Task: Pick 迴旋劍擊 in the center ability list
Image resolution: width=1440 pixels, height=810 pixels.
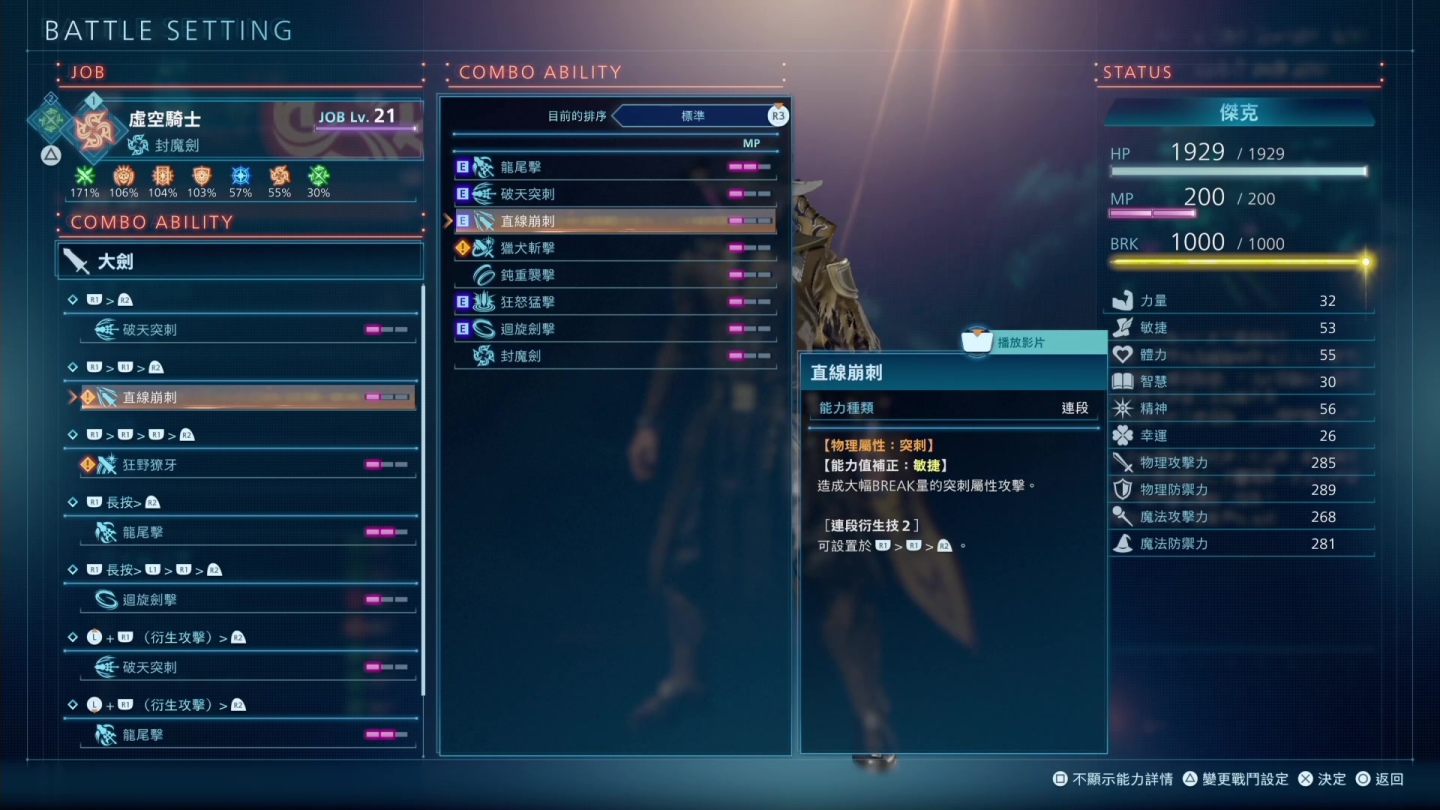Action: point(615,329)
